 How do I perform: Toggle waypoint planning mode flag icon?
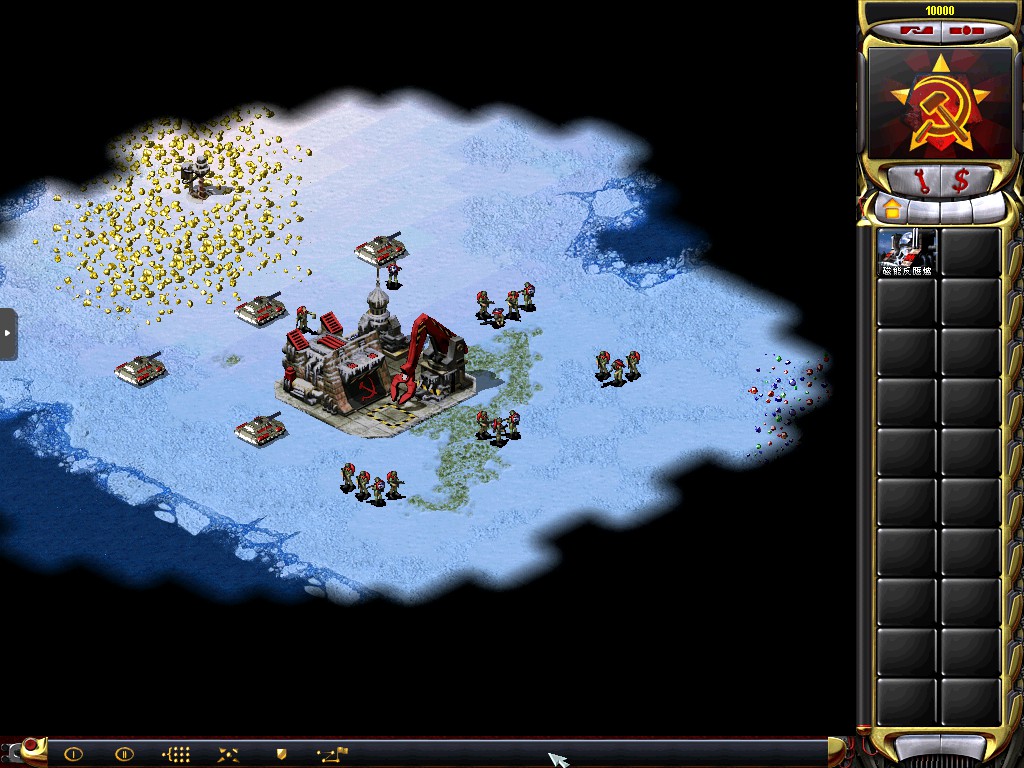332,754
